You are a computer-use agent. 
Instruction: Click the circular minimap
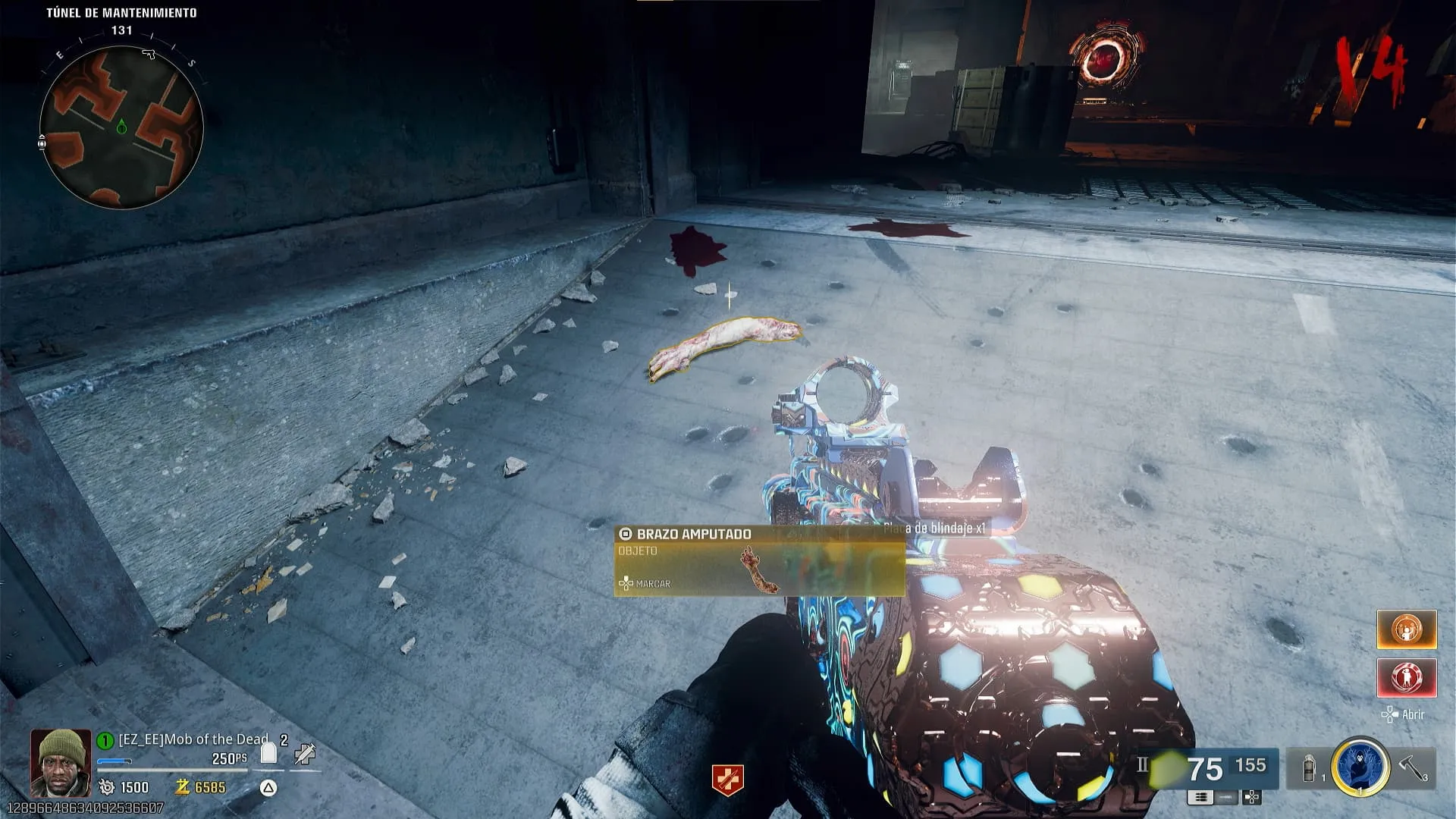(x=121, y=127)
